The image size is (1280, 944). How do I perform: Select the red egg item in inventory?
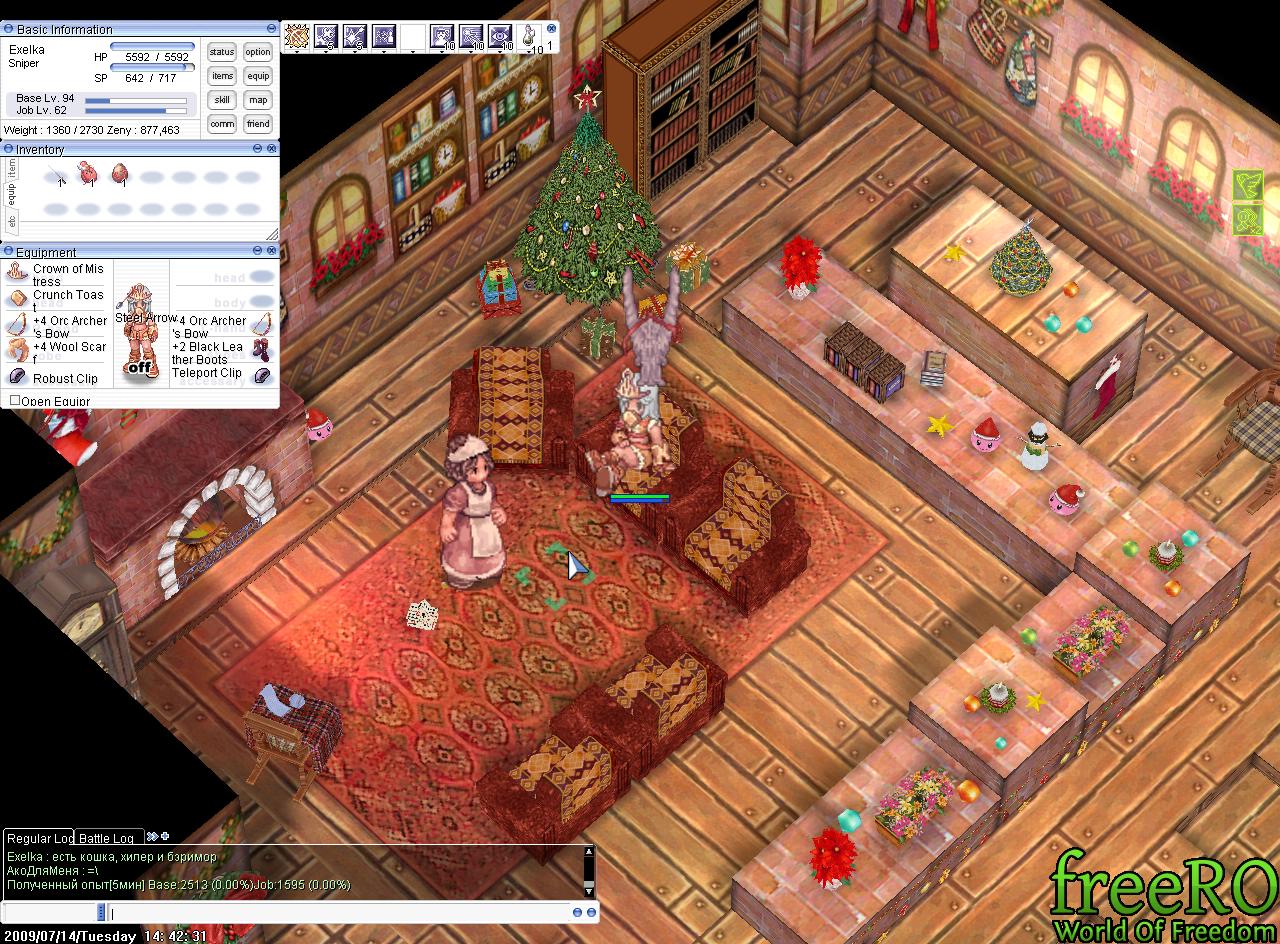pyautogui.click(x=120, y=176)
